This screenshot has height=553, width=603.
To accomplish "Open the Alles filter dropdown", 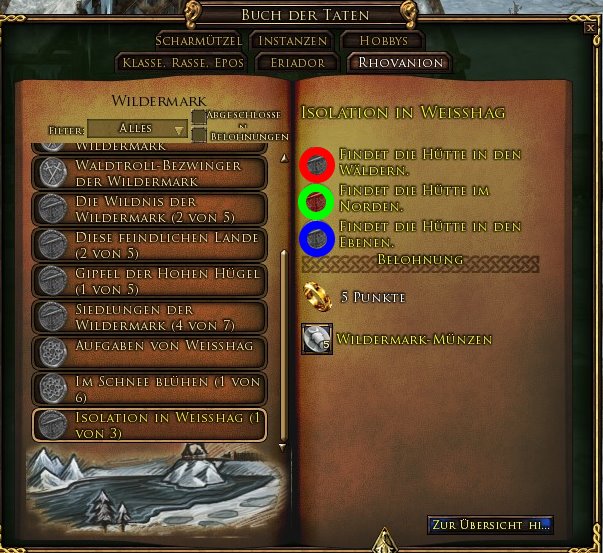I will 137,129.
